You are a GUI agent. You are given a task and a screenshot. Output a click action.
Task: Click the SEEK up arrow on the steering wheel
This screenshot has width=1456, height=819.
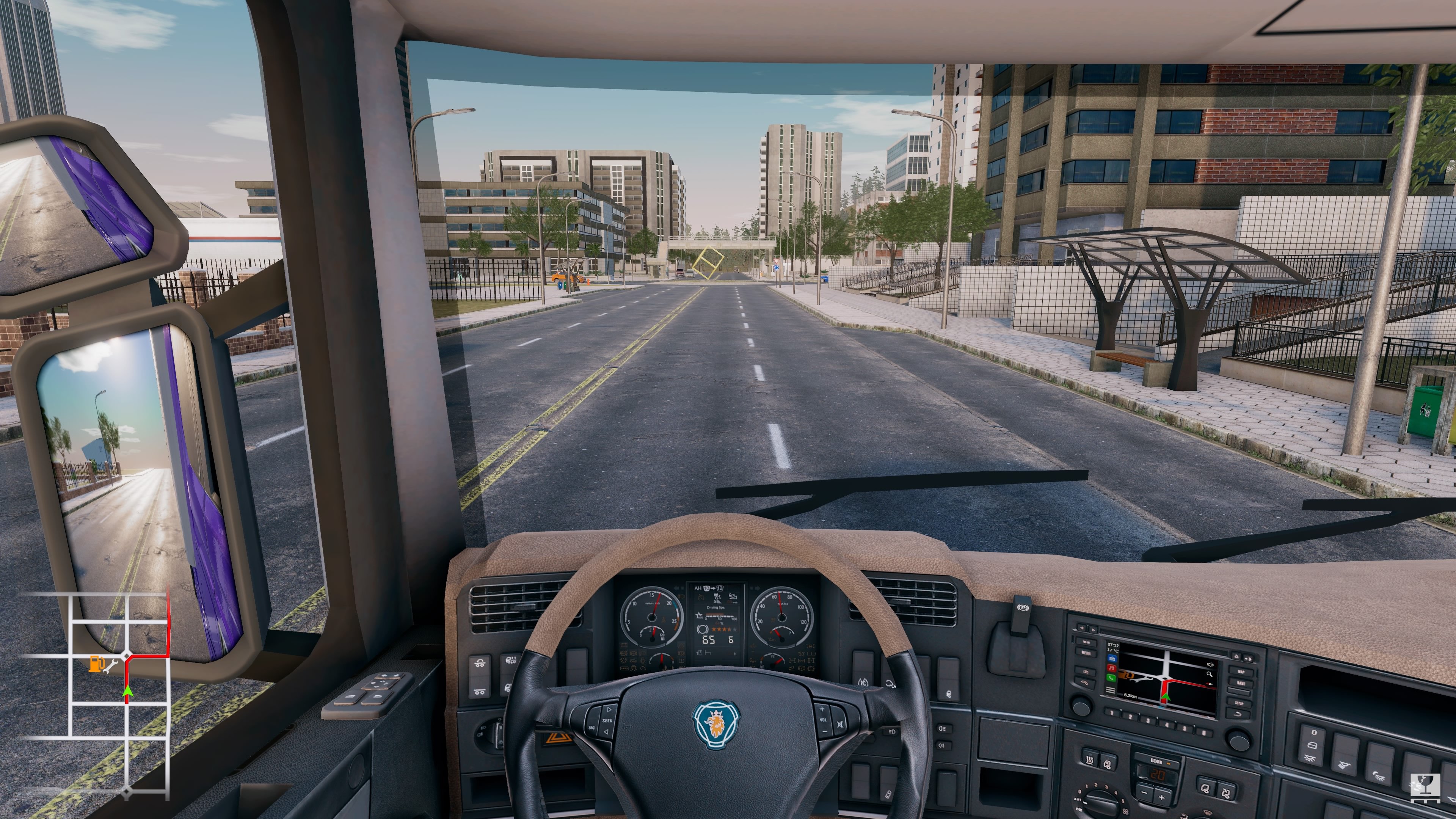pyautogui.click(x=609, y=710)
